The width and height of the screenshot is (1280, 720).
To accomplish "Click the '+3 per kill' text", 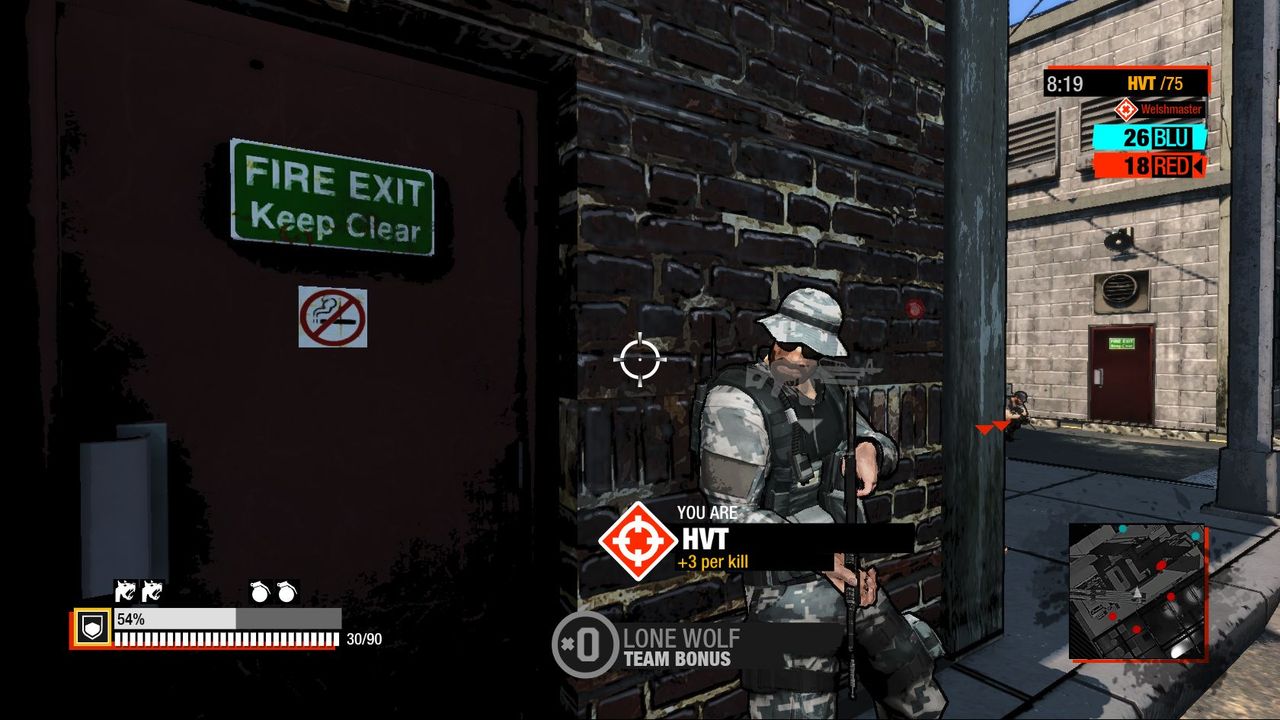I will coord(716,565).
